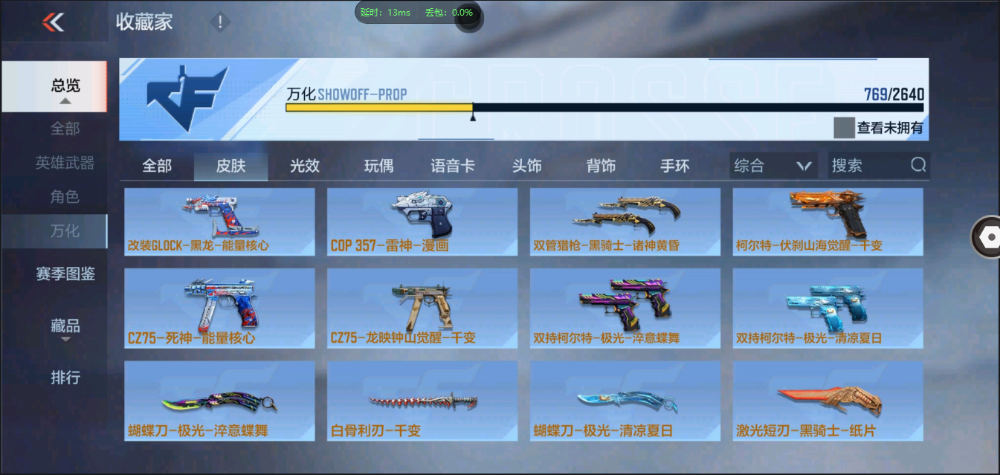
Task: Switch to the 玩偶 tab
Action: [378, 166]
